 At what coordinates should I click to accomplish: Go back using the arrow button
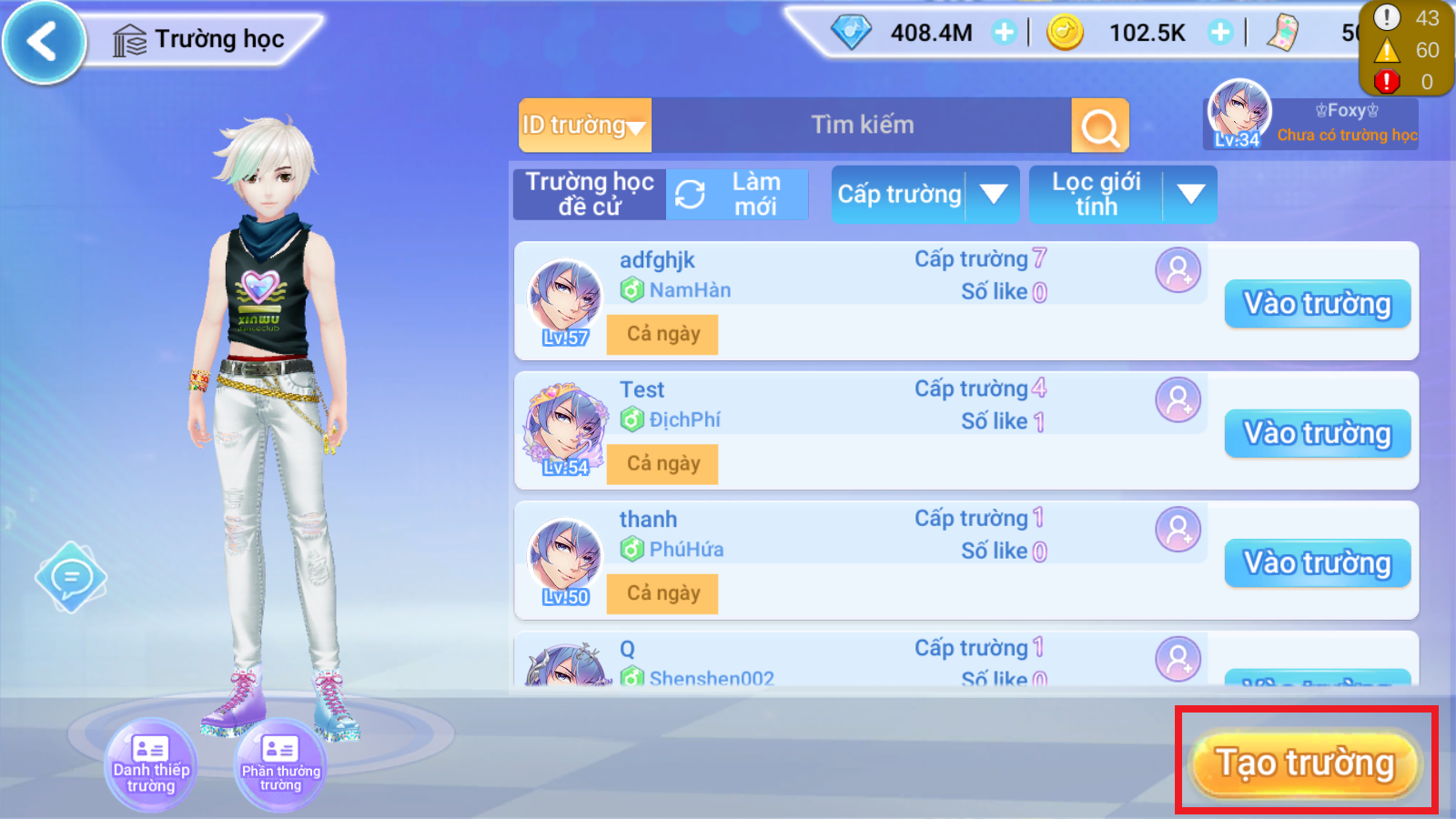pos(43,42)
